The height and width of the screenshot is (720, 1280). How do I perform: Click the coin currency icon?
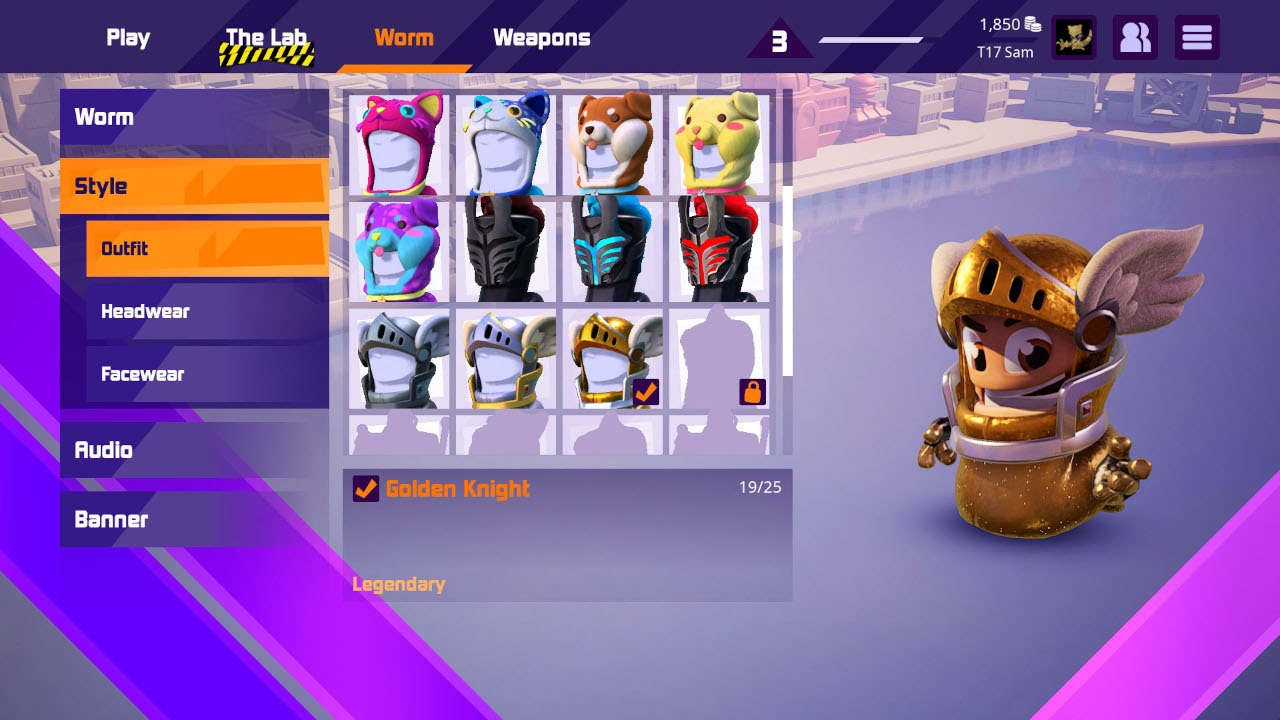pos(1031,22)
